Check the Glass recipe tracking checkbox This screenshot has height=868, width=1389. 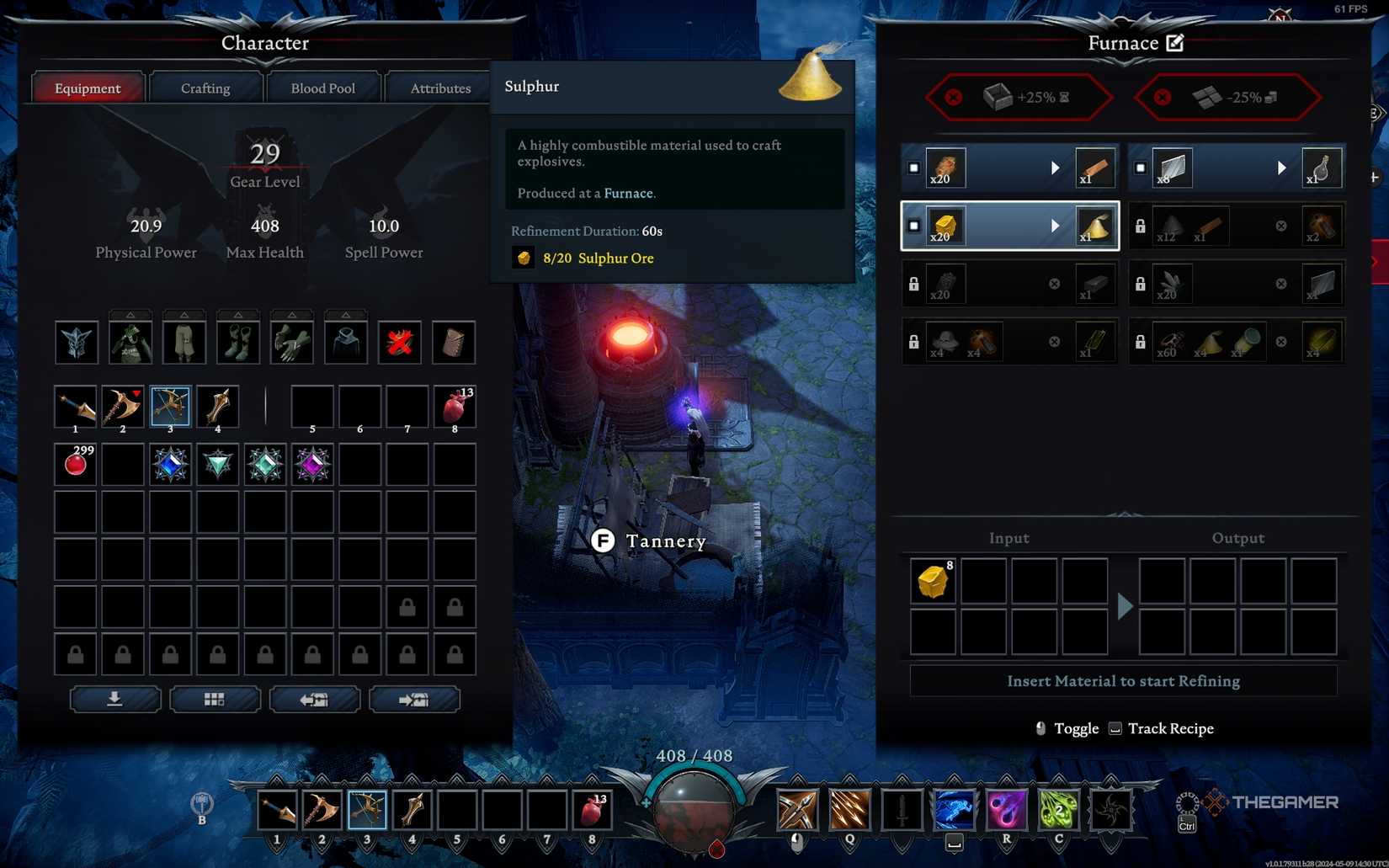[1142, 168]
